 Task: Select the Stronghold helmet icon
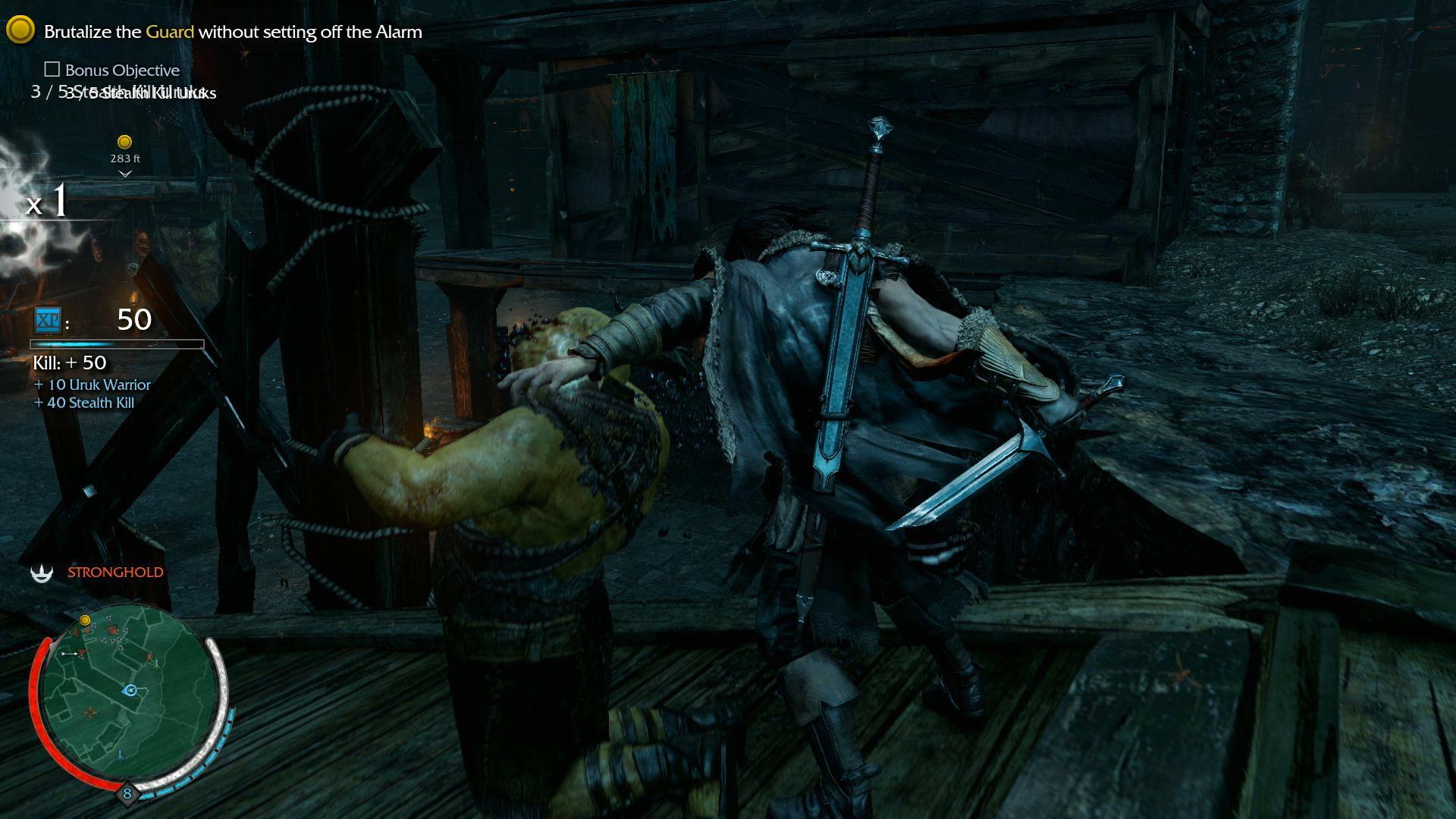[42, 573]
